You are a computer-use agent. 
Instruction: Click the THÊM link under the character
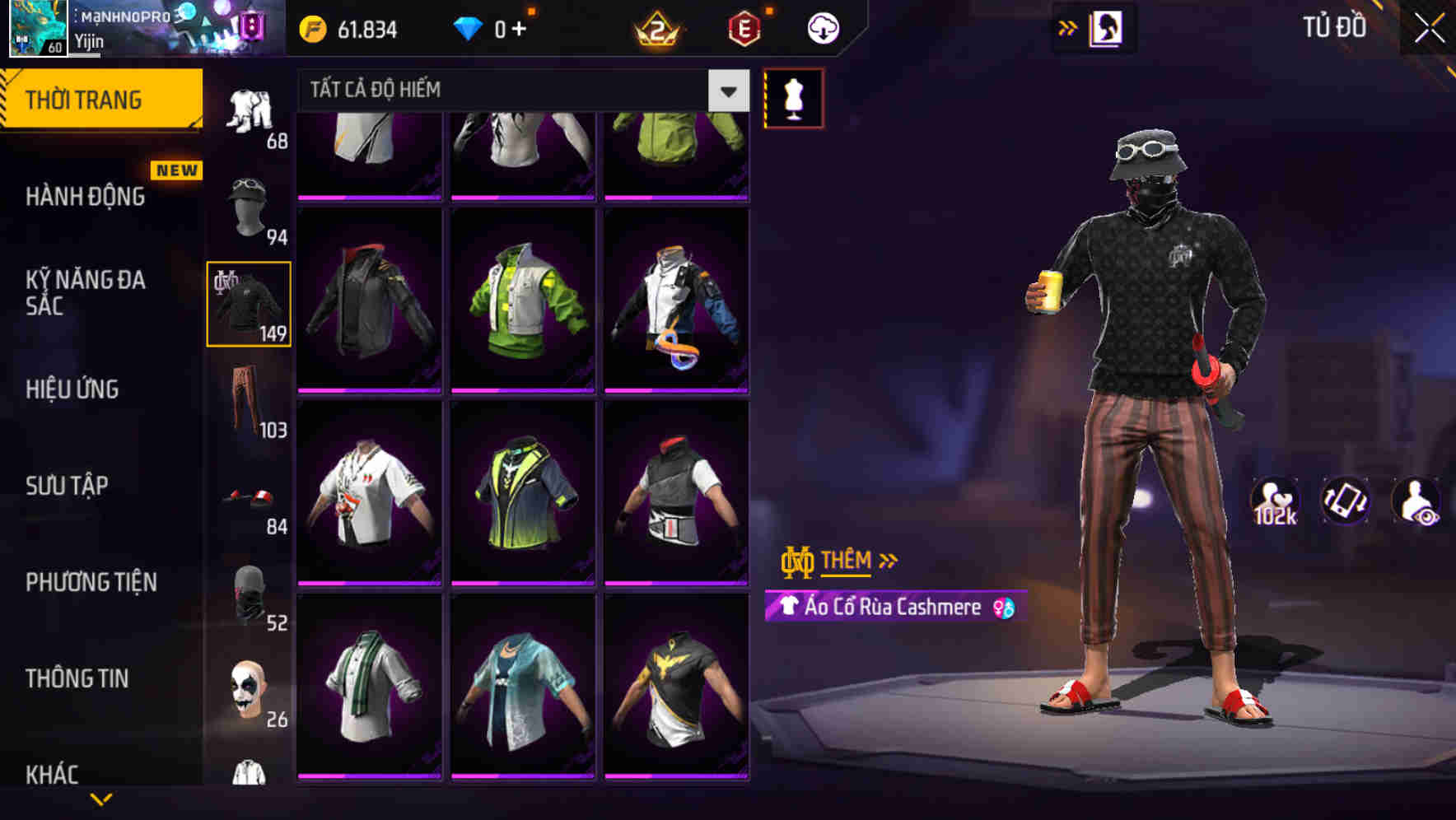848,561
